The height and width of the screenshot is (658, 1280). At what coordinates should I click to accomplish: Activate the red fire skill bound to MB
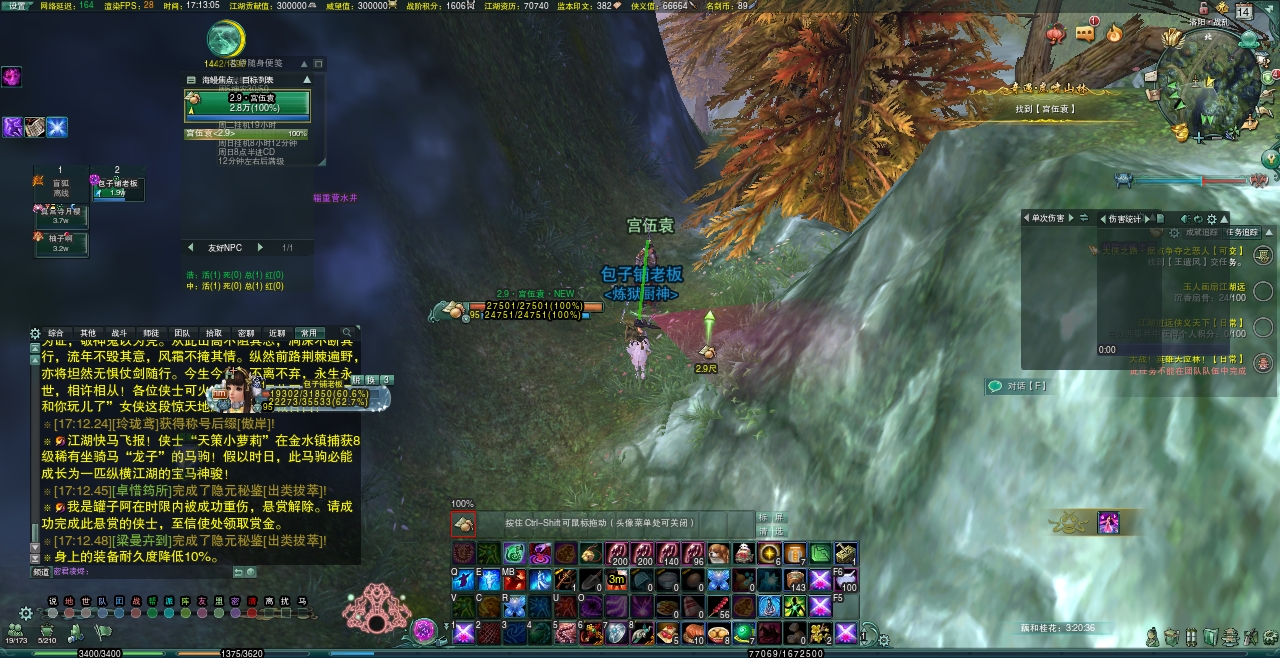(x=514, y=580)
